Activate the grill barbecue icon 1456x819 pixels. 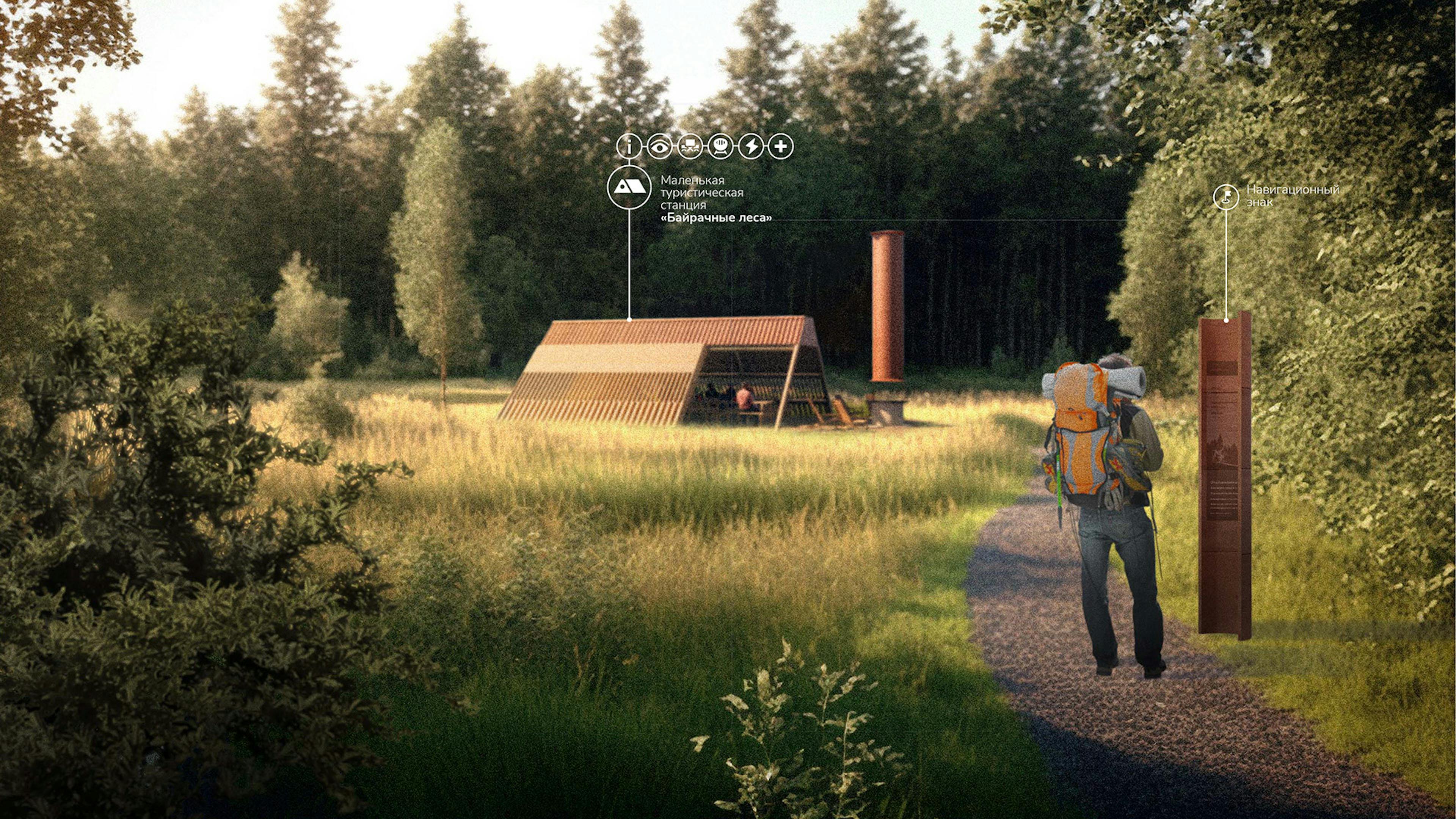coord(720,146)
